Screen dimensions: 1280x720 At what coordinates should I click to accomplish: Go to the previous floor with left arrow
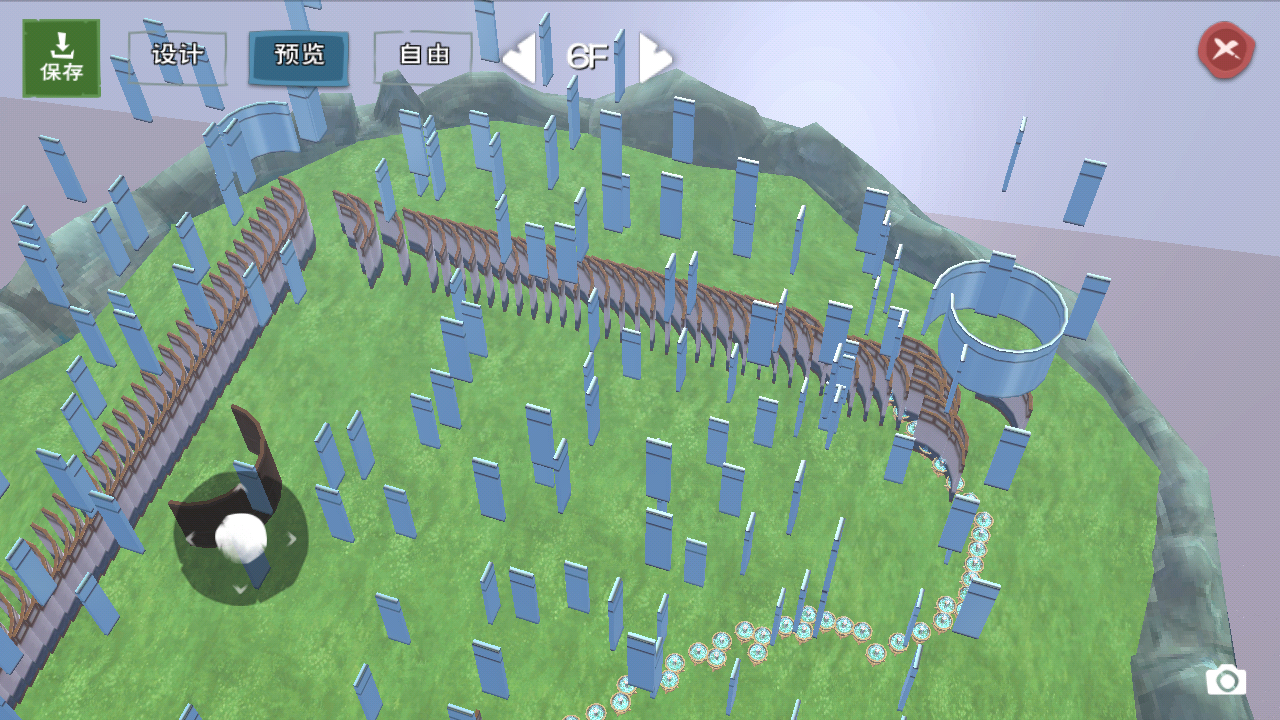(519, 58)
